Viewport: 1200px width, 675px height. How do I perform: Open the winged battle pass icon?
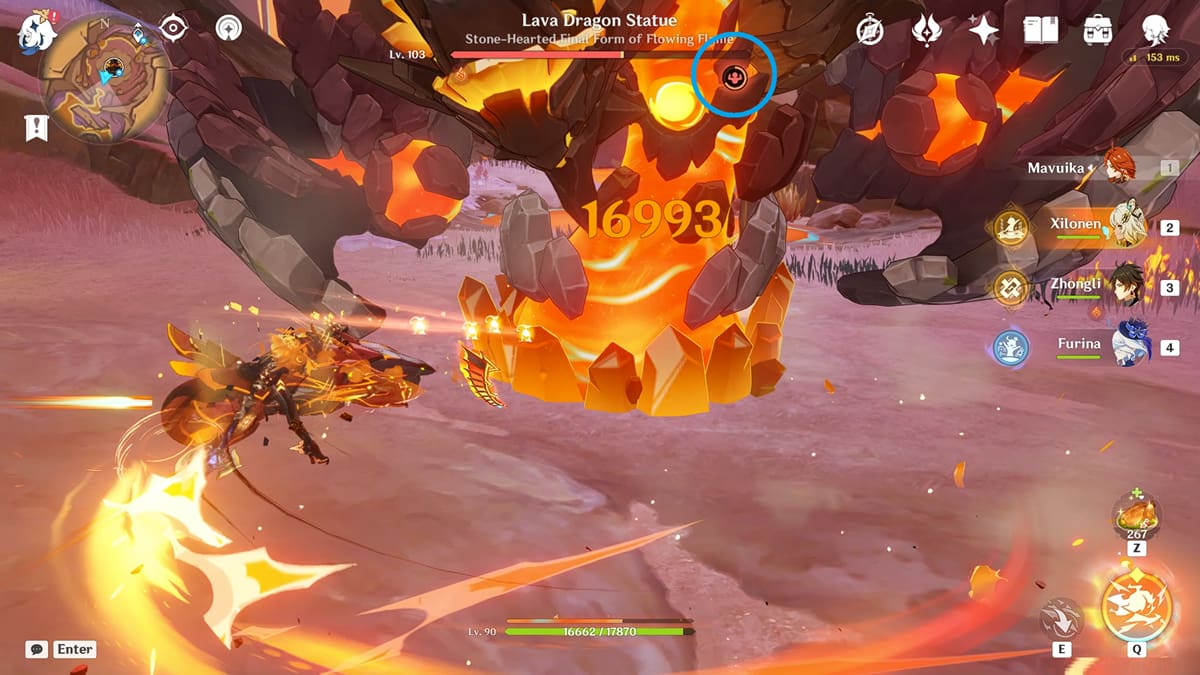[x=927, y=31]
